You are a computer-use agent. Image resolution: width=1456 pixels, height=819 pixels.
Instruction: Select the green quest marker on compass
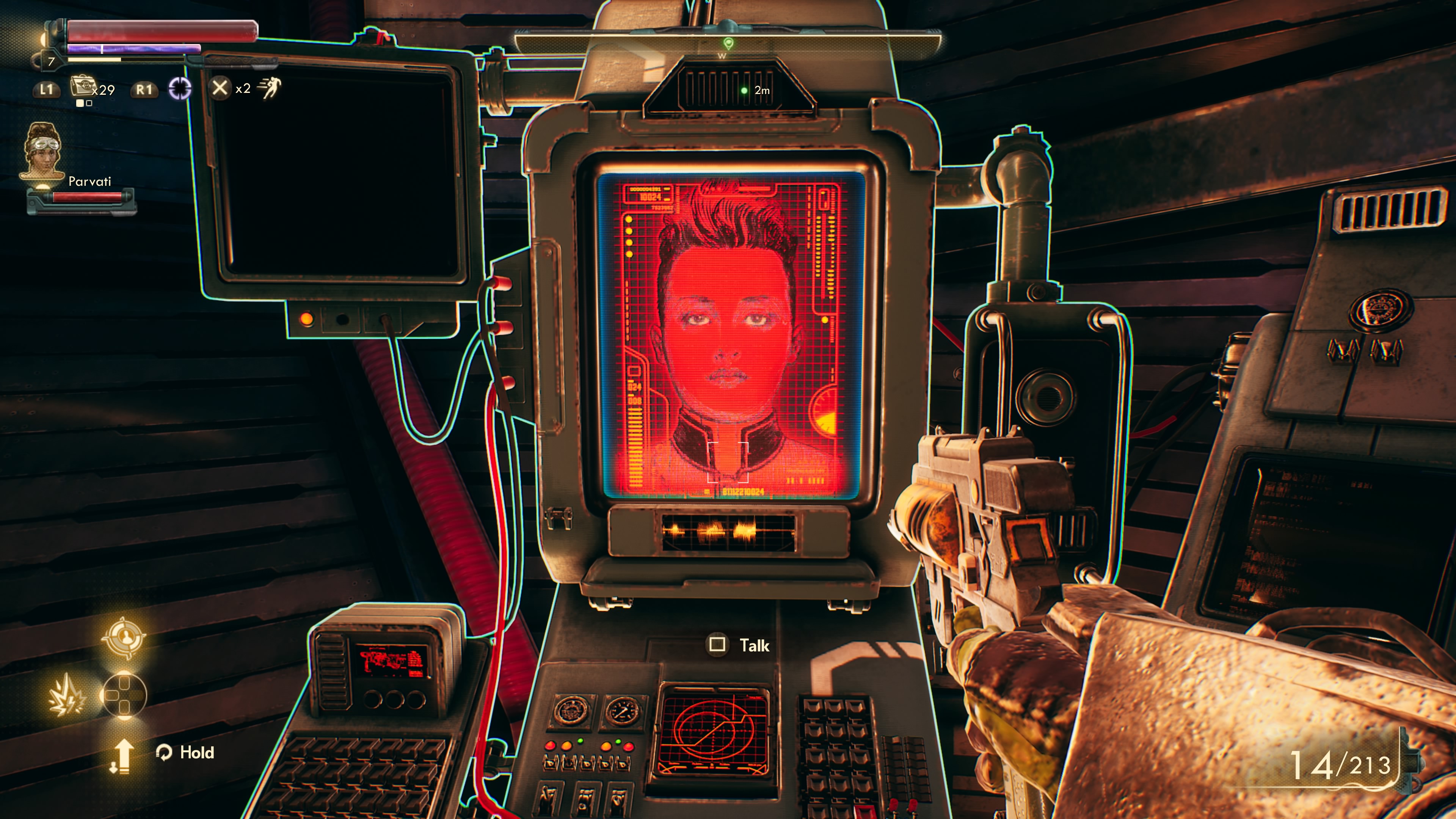tap(728, 43)
